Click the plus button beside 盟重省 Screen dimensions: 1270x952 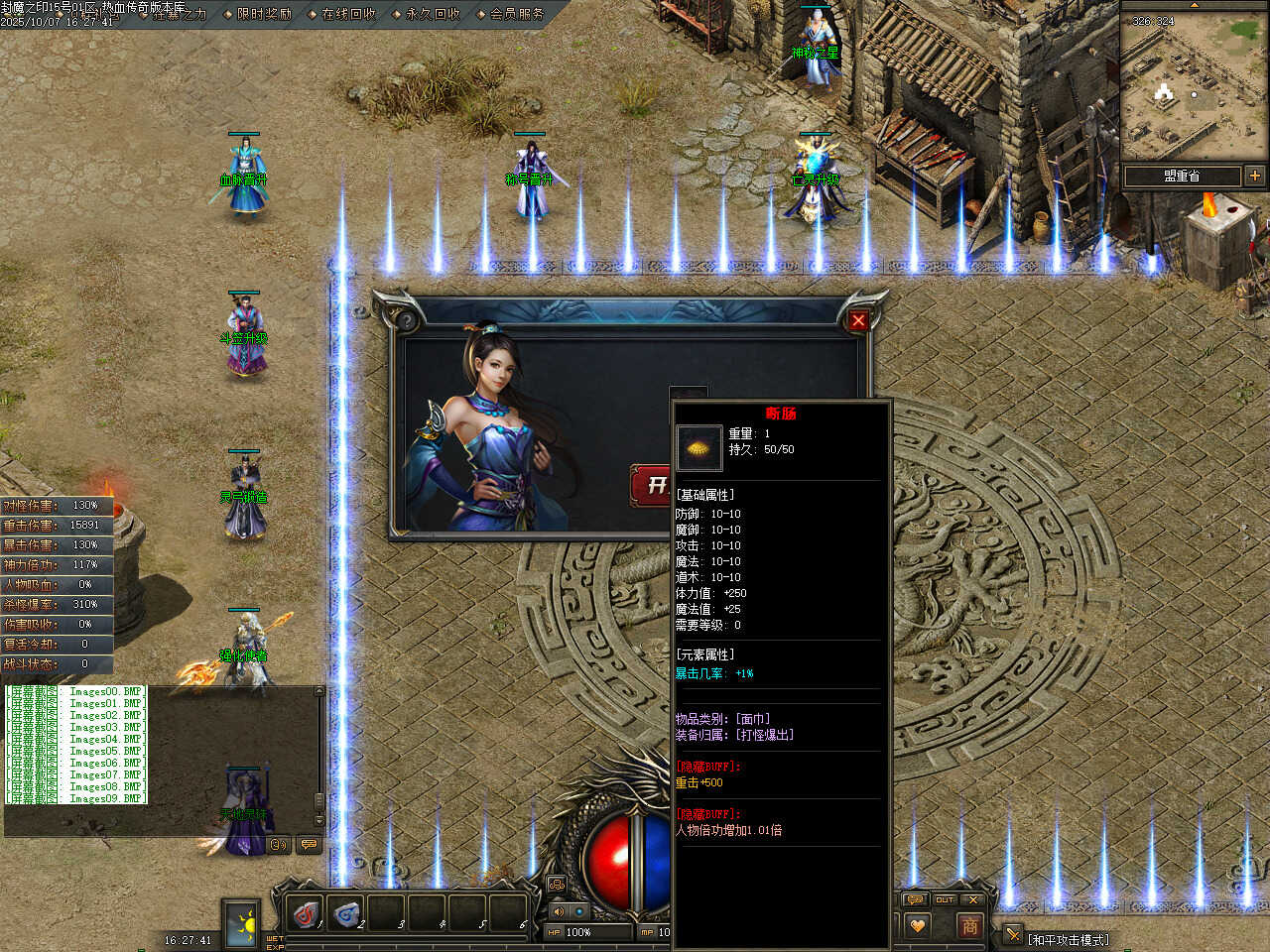coord(1255,176)
